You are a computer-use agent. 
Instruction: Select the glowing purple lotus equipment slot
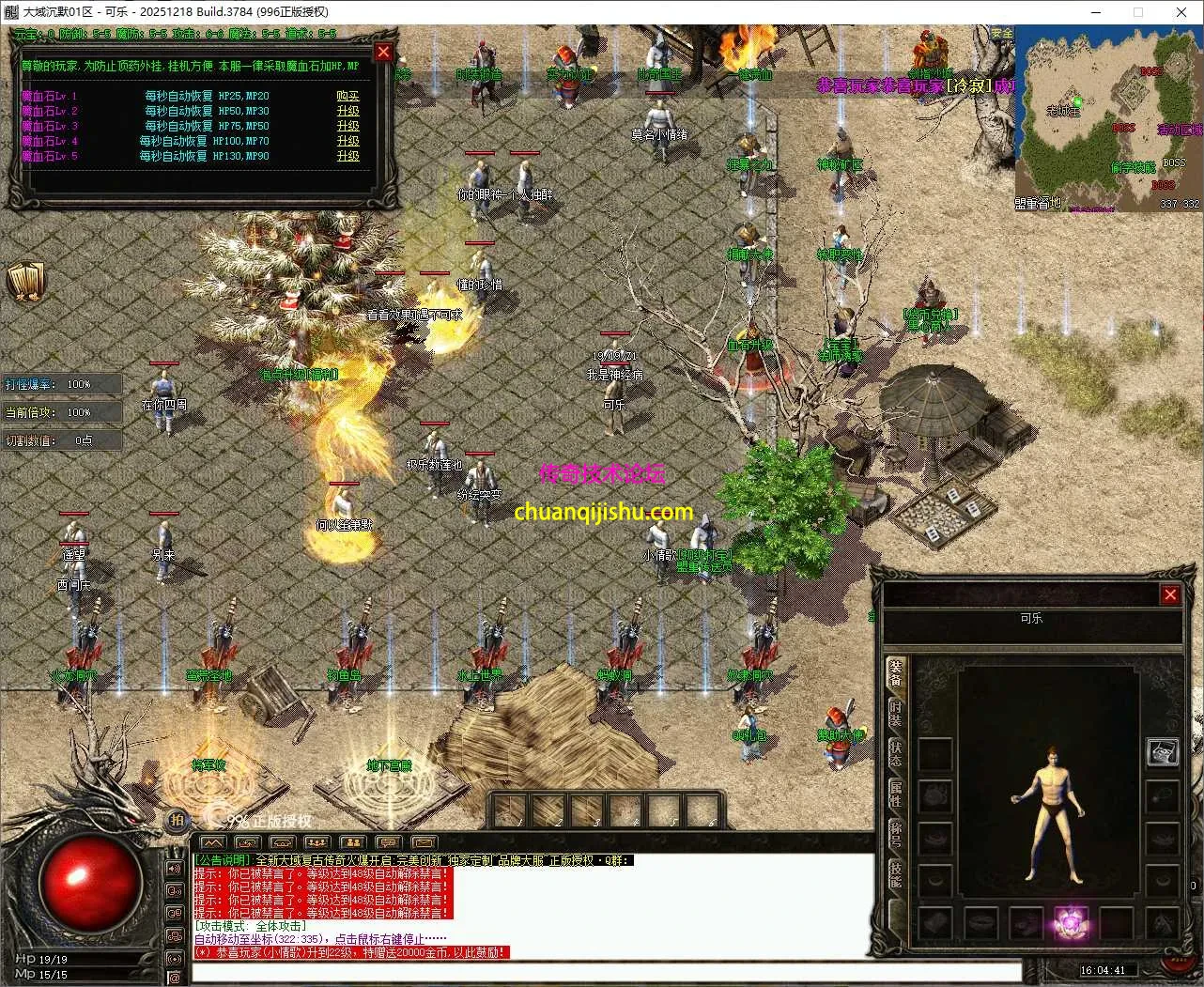click(1070, 922)
